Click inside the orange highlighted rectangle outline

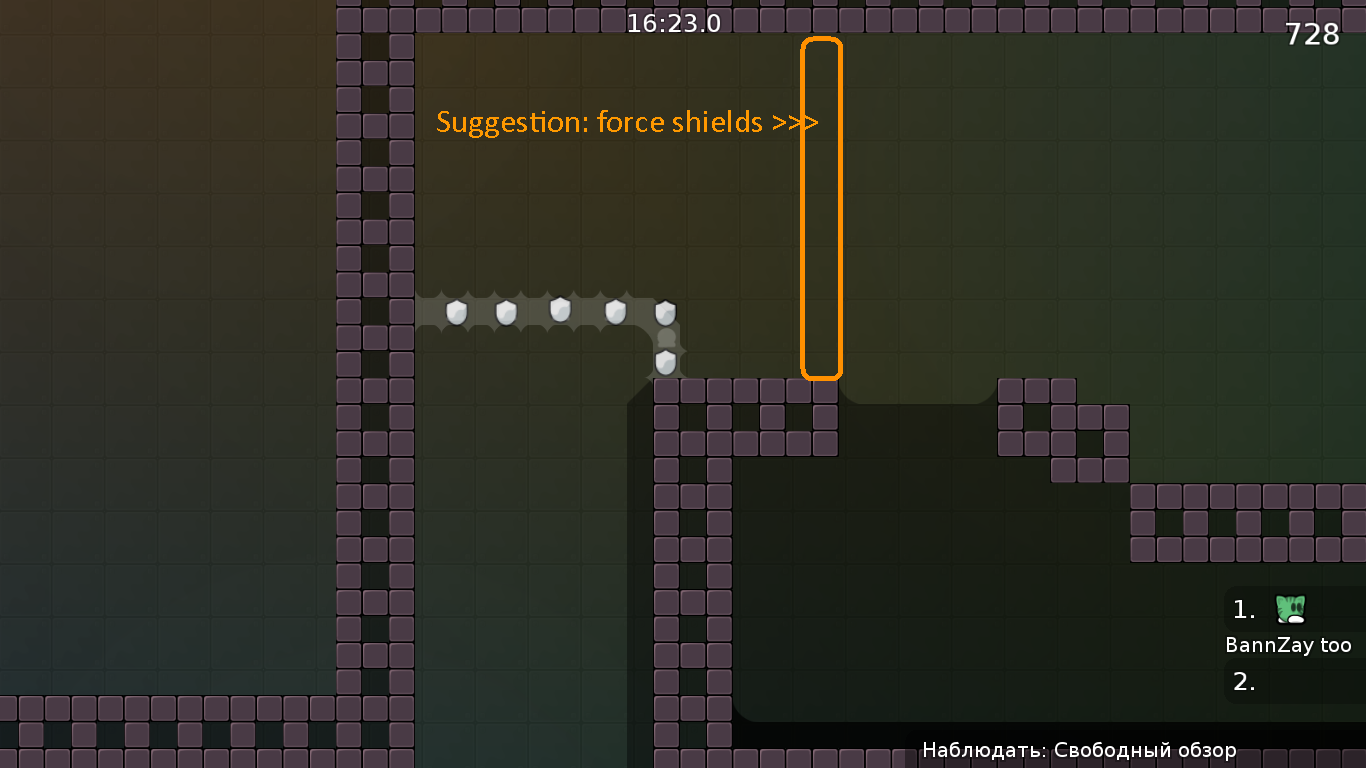(x=821, y=207)
